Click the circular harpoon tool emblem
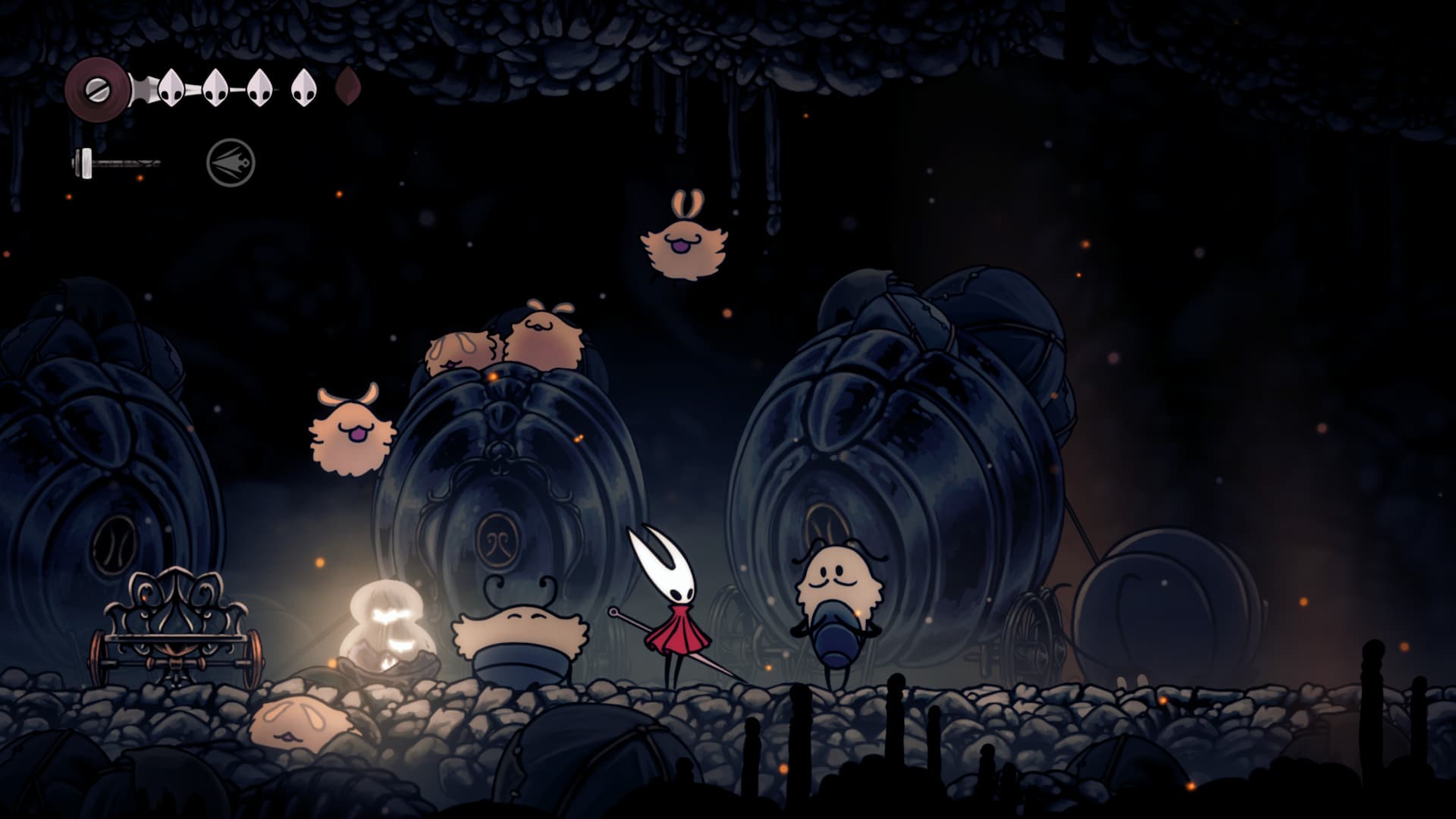The image size is (1456, 819). [231, 161]
